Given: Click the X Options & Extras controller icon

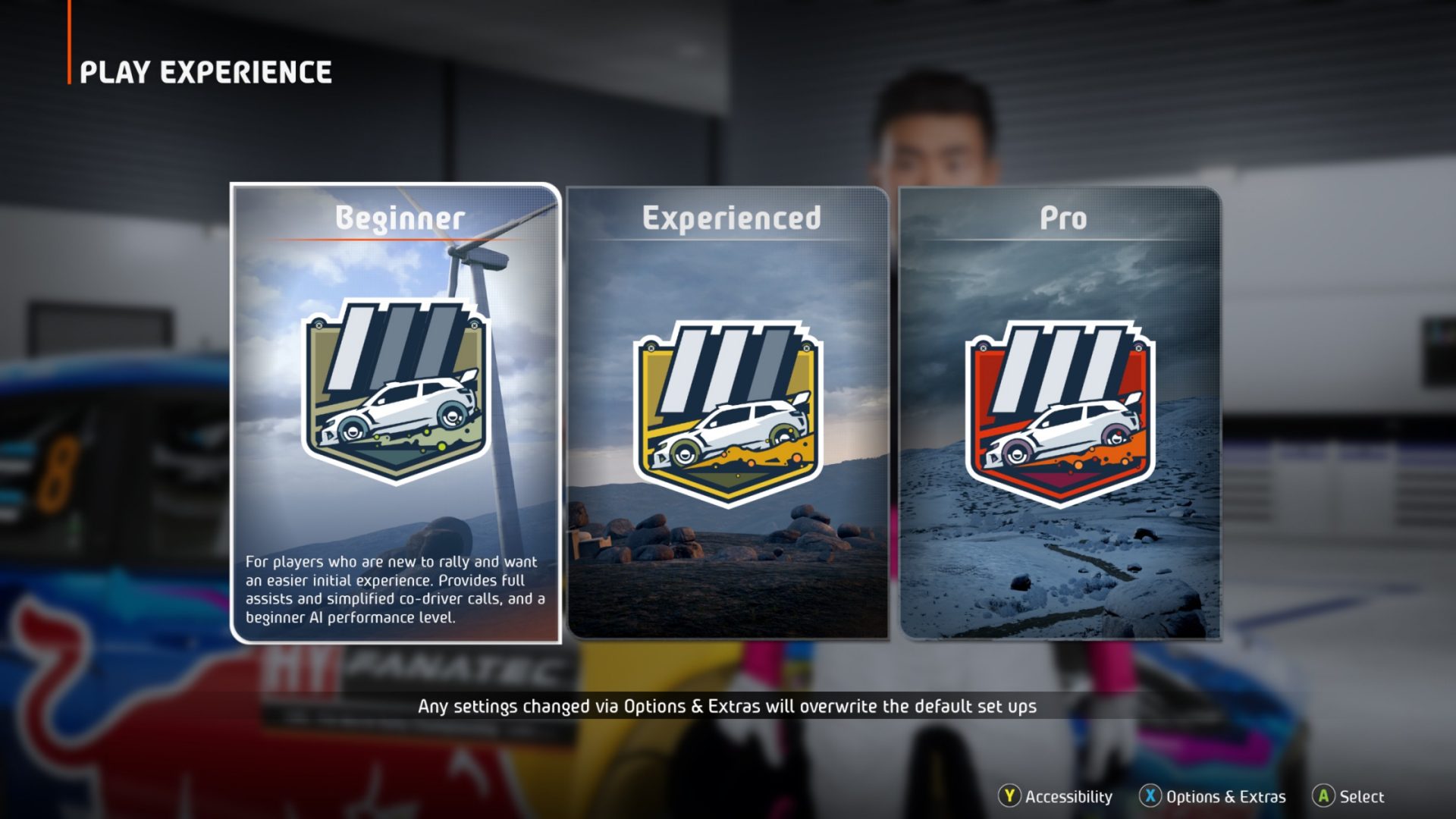Looking at the screenshot, I should 1151,797.
